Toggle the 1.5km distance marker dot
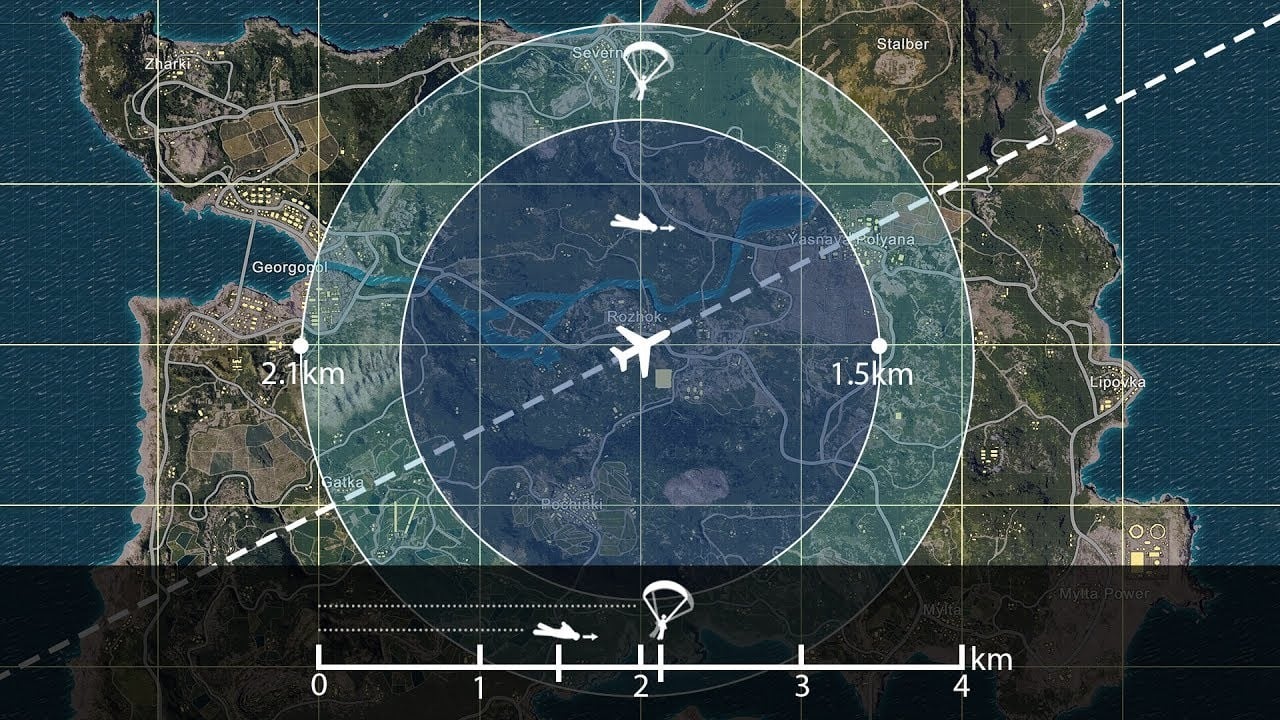The image size is (1280, 720). pyautogui.click(x=881, y=345)
